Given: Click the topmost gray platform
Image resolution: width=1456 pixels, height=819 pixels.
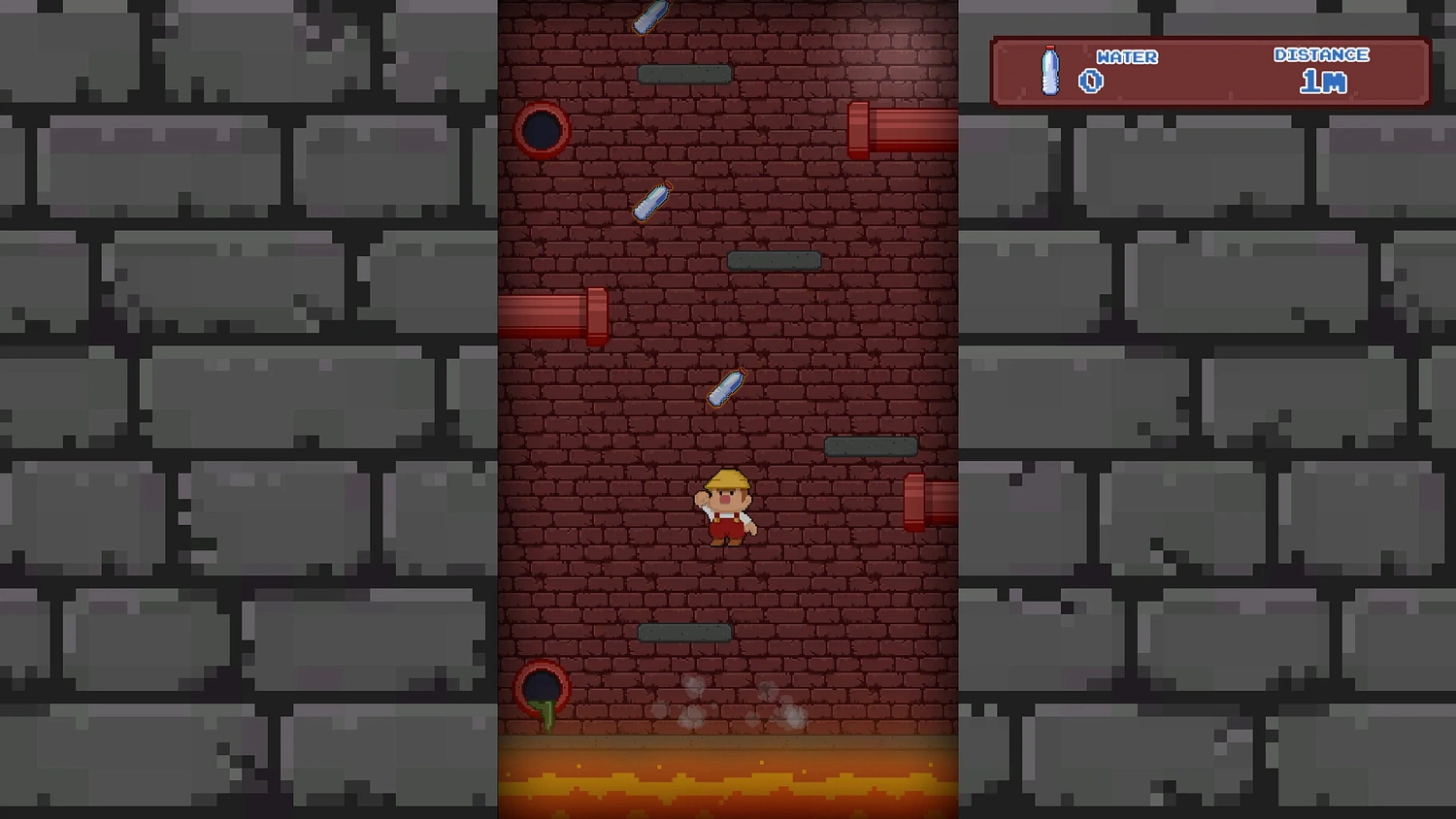Looking at the screenshot, I should coord(686,72).
